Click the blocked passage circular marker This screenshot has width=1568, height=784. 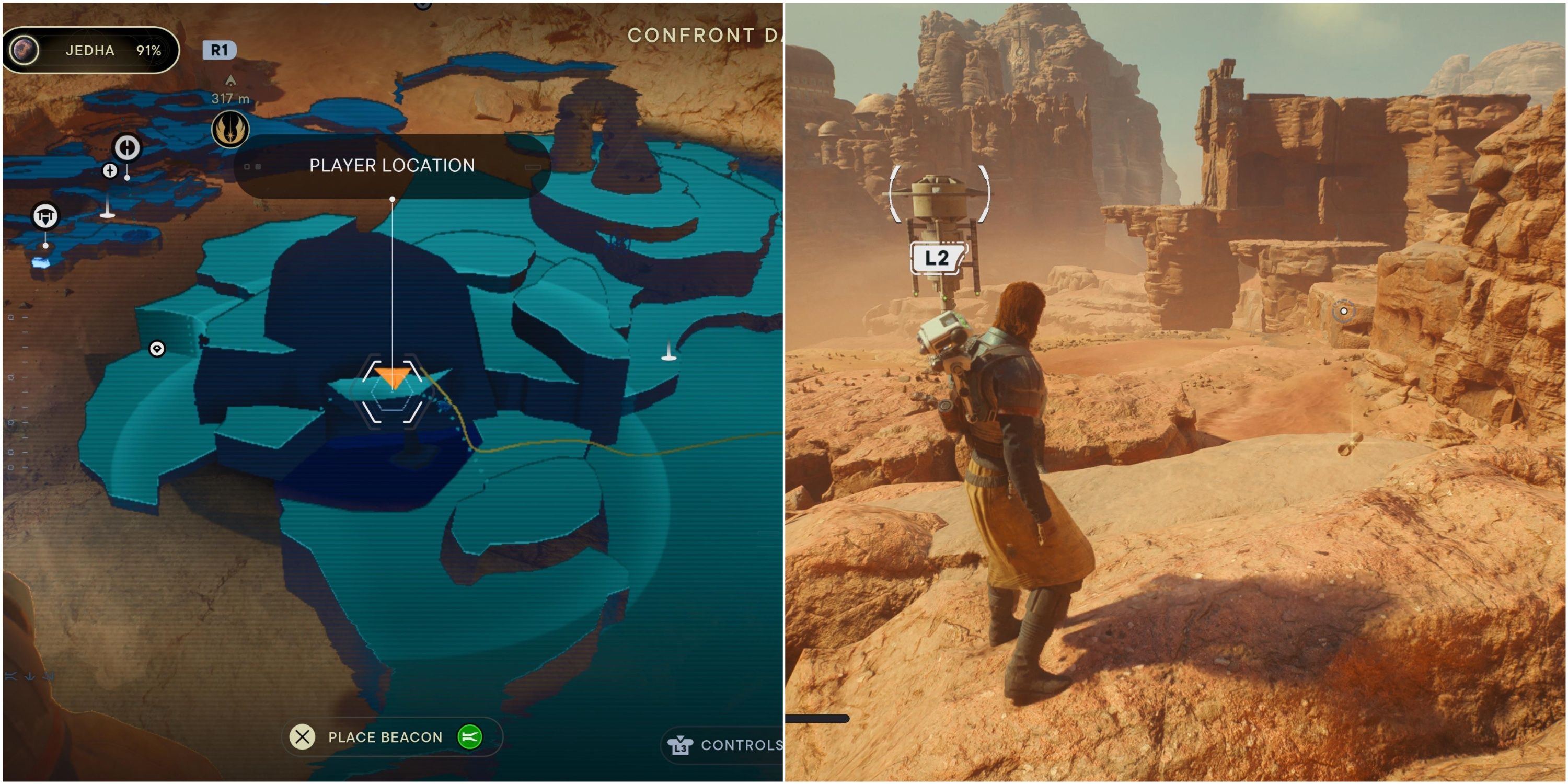tap(127, 147)
